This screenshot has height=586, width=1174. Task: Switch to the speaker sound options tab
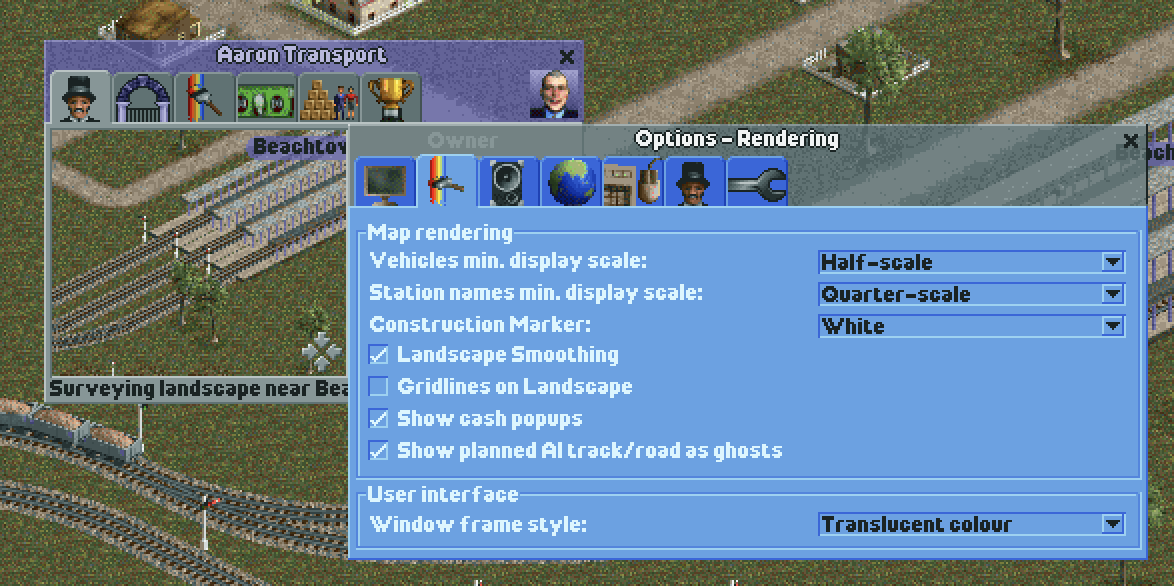508,183
